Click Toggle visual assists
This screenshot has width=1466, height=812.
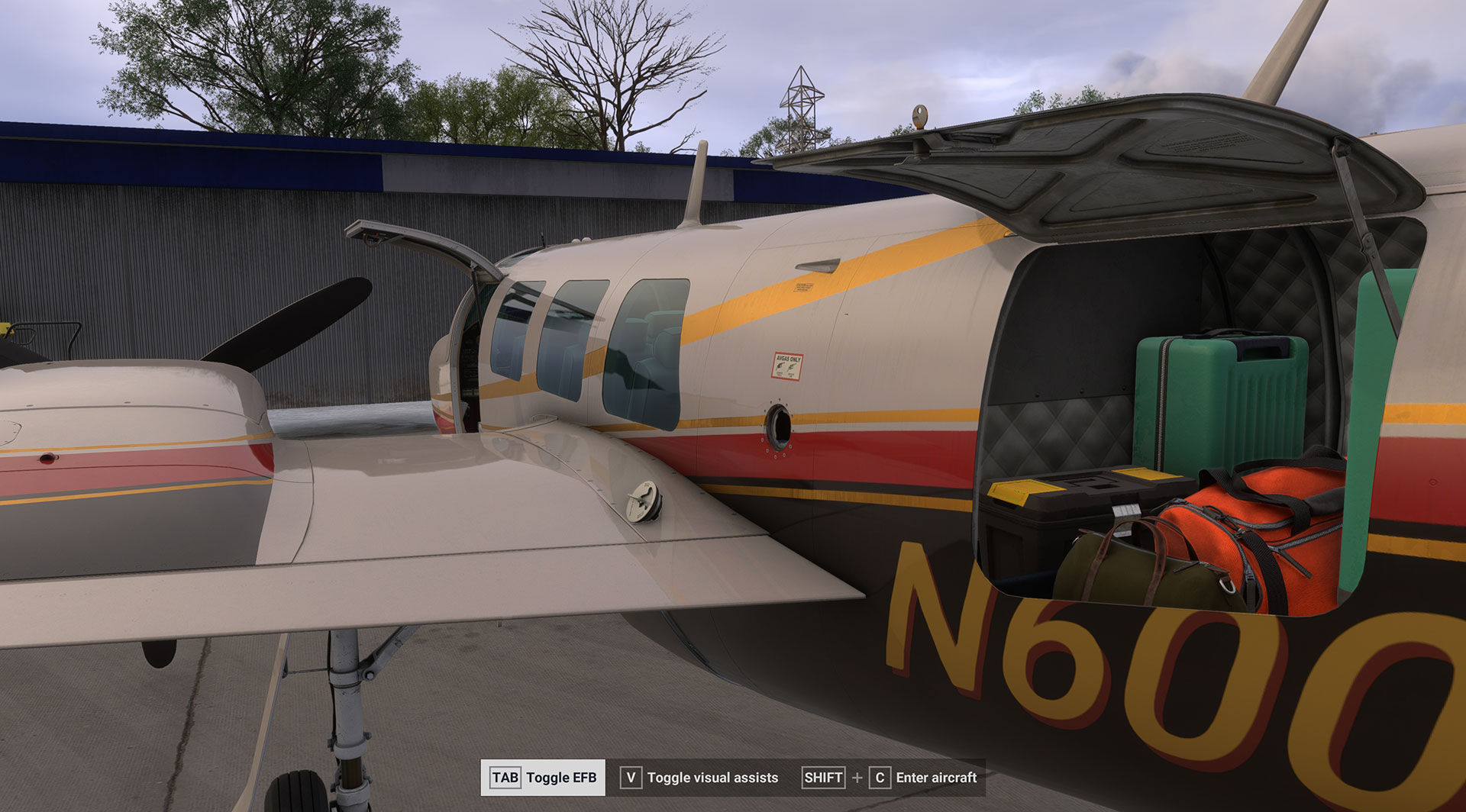(x=699, y=778)
